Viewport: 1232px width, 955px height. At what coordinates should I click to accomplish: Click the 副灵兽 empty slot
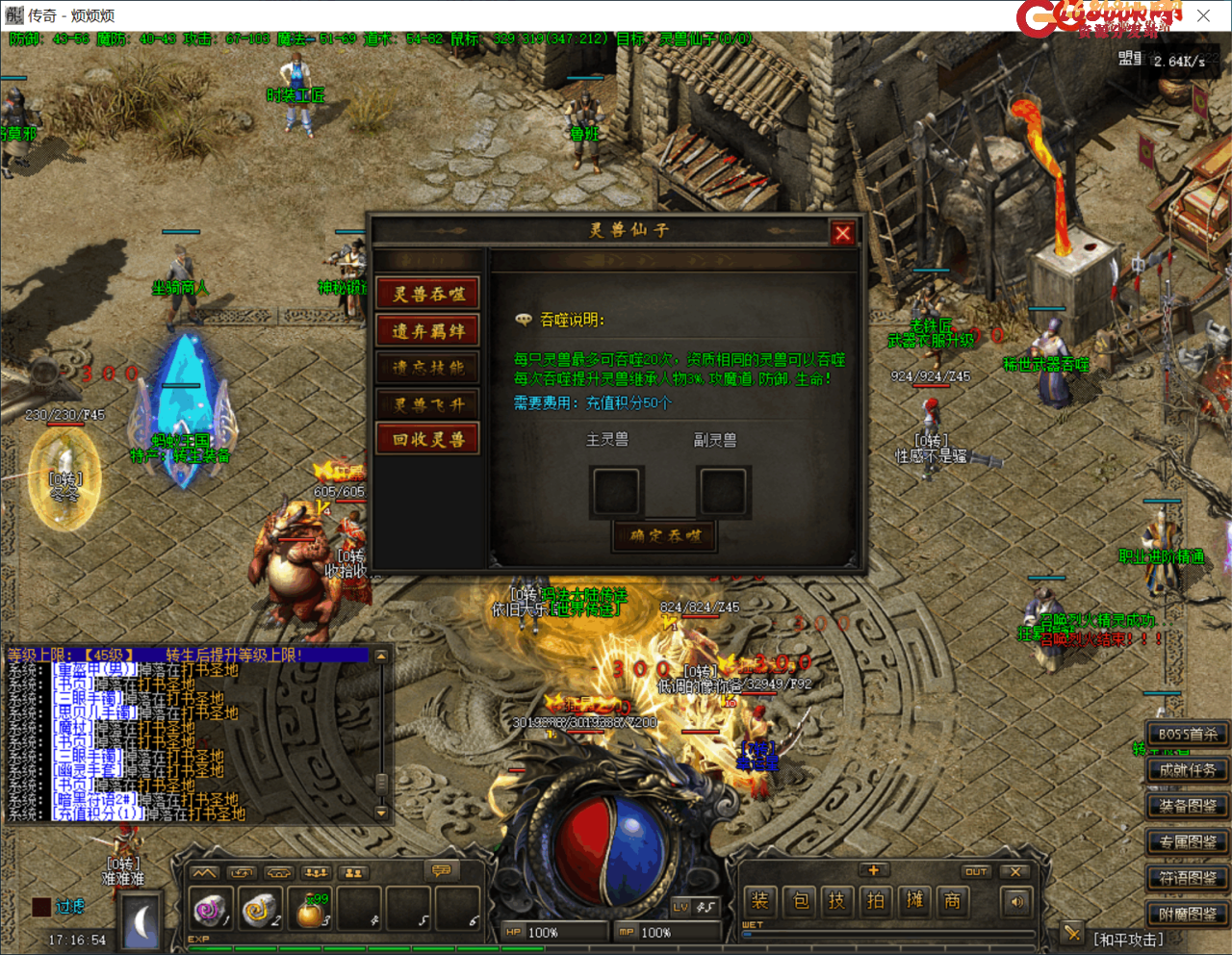tap(723, 491)
